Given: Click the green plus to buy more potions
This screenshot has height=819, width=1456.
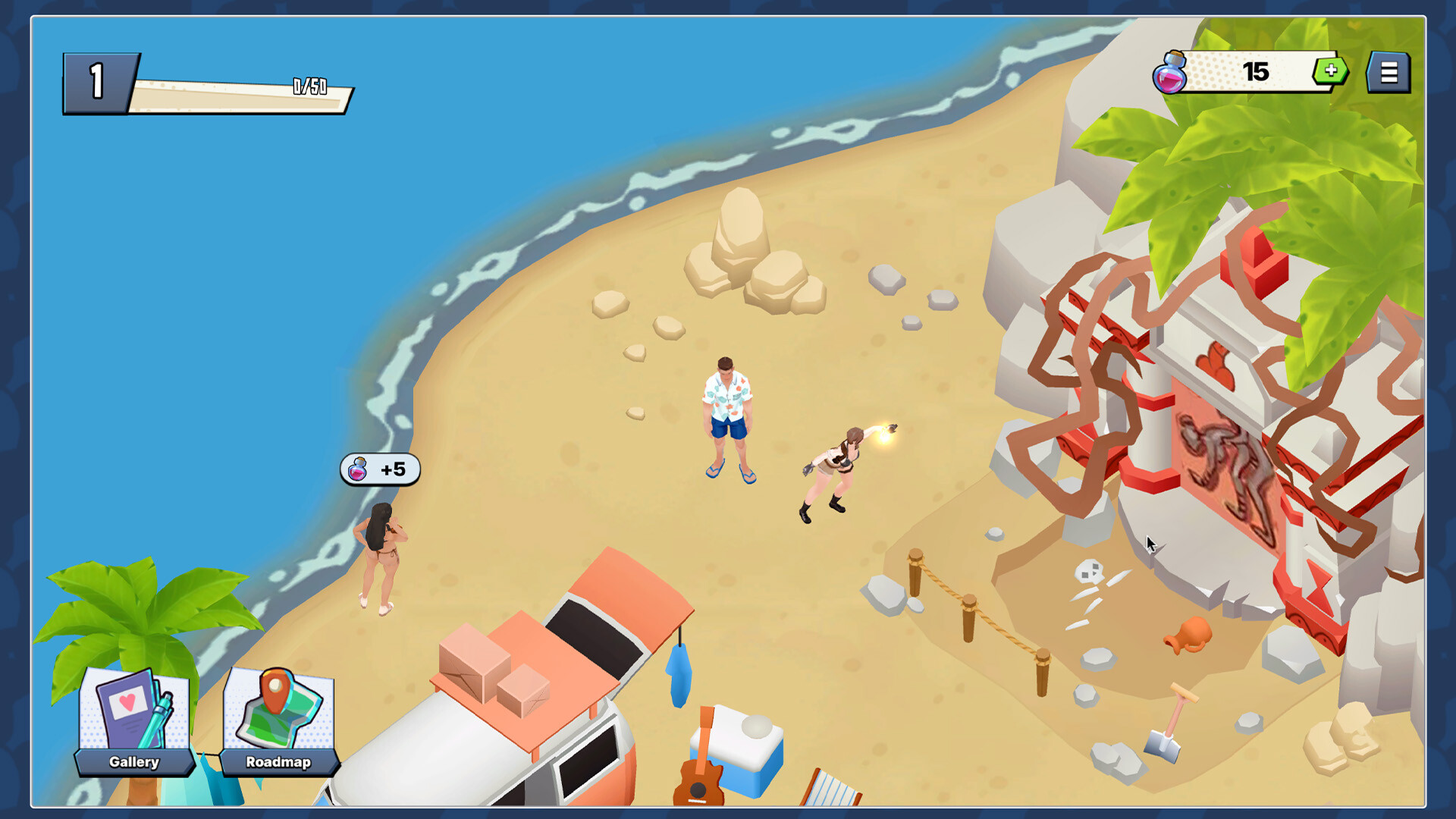Looking at the screenshot, I should [1331, 72].
